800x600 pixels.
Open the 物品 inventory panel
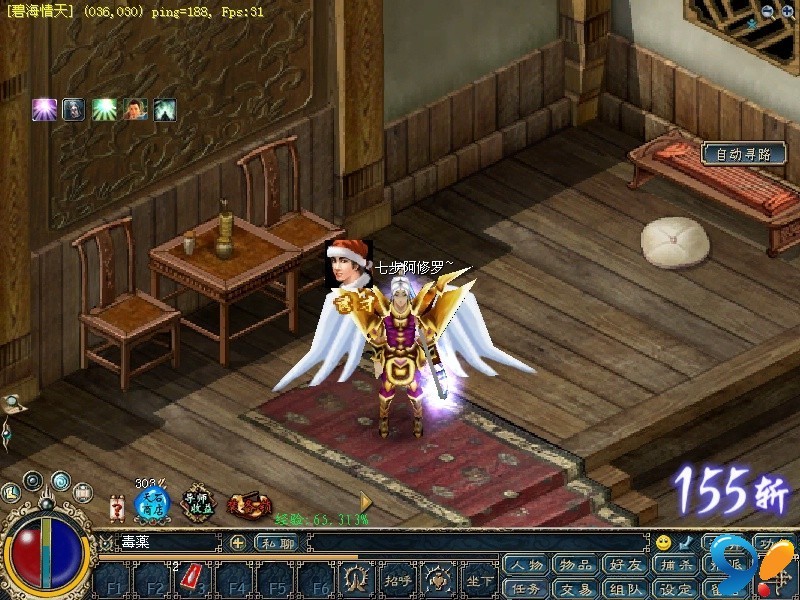pos(577,566)
